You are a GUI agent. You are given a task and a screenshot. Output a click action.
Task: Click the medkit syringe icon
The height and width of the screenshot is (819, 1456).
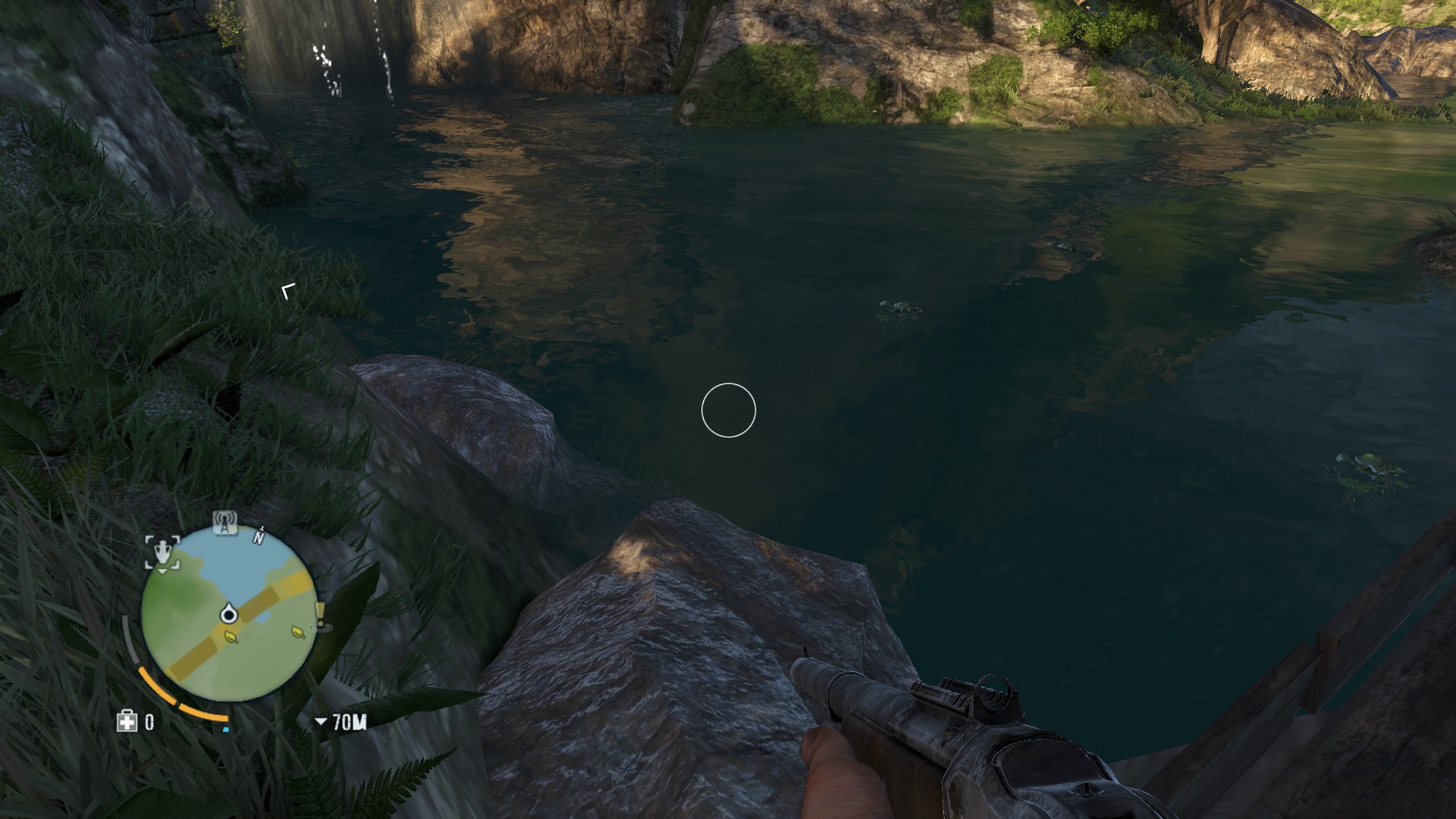click(x=126, y=721)
